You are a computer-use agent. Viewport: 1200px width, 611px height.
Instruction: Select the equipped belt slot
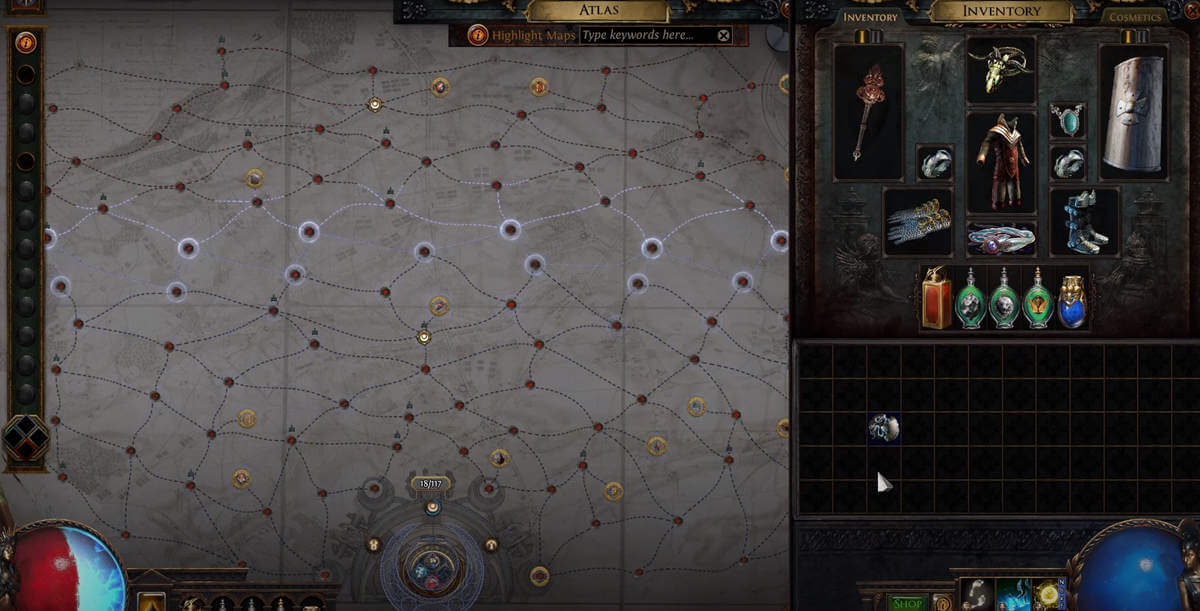tap(1001, 240)
